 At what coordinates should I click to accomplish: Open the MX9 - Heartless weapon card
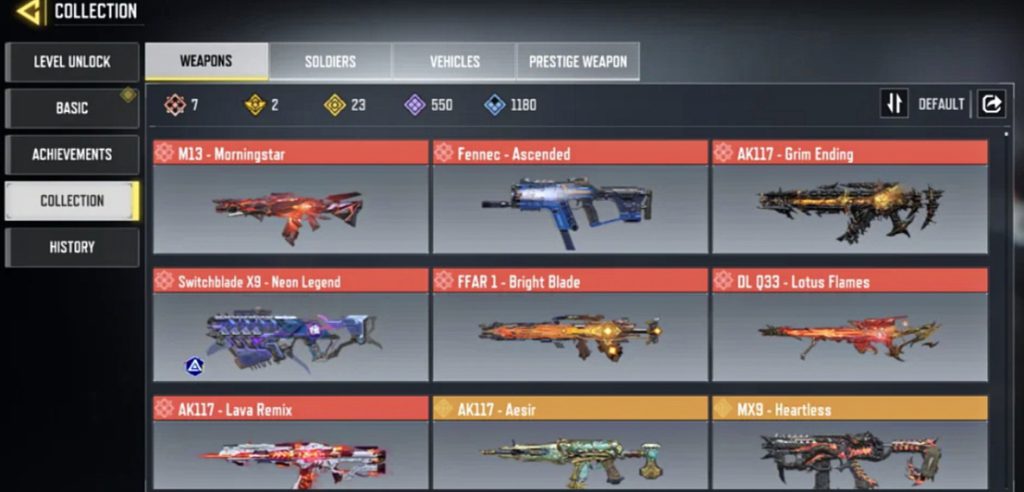[849, 443]
